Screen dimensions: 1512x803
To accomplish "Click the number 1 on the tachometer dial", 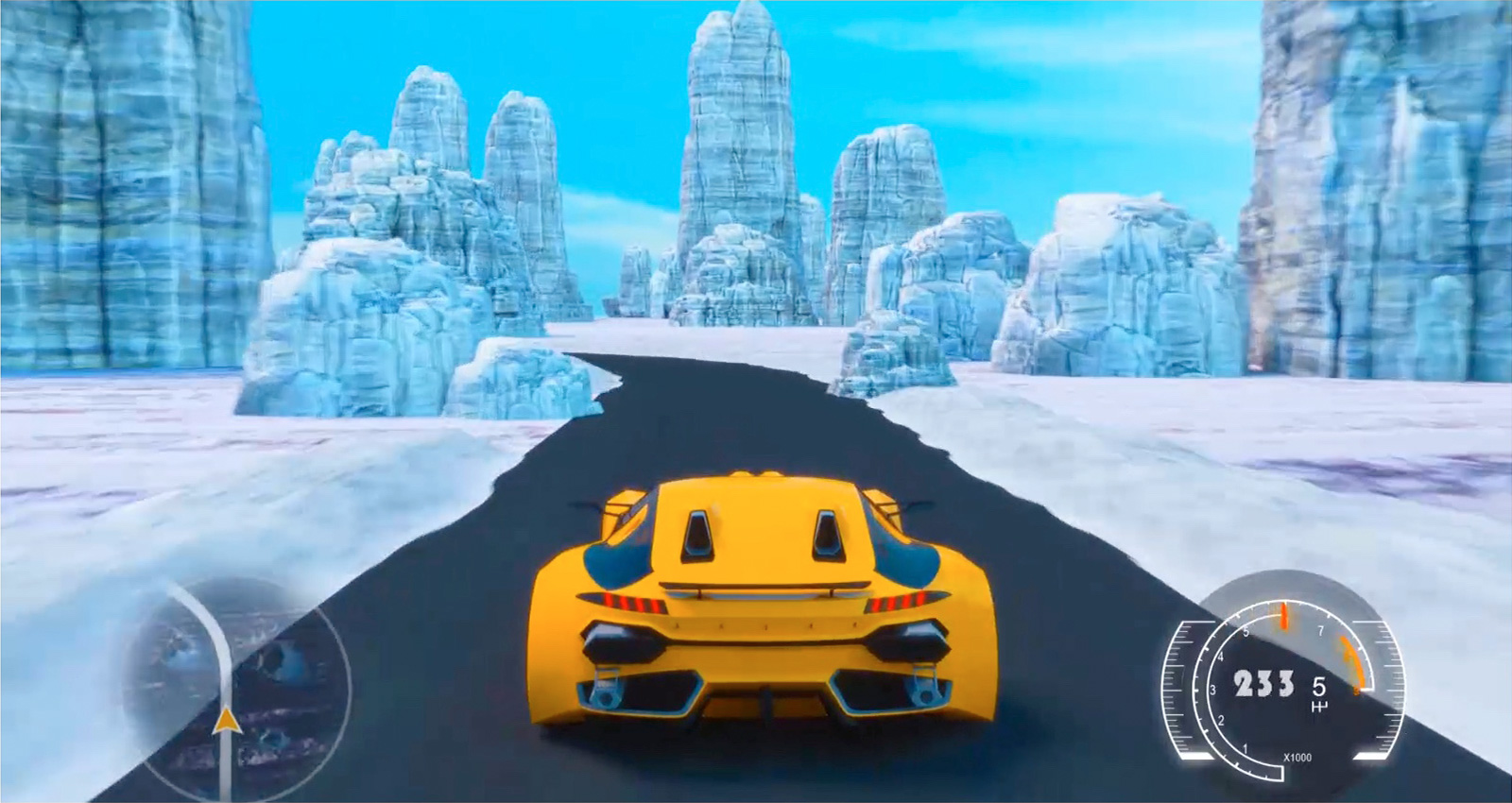I will tap(1246, 748).
